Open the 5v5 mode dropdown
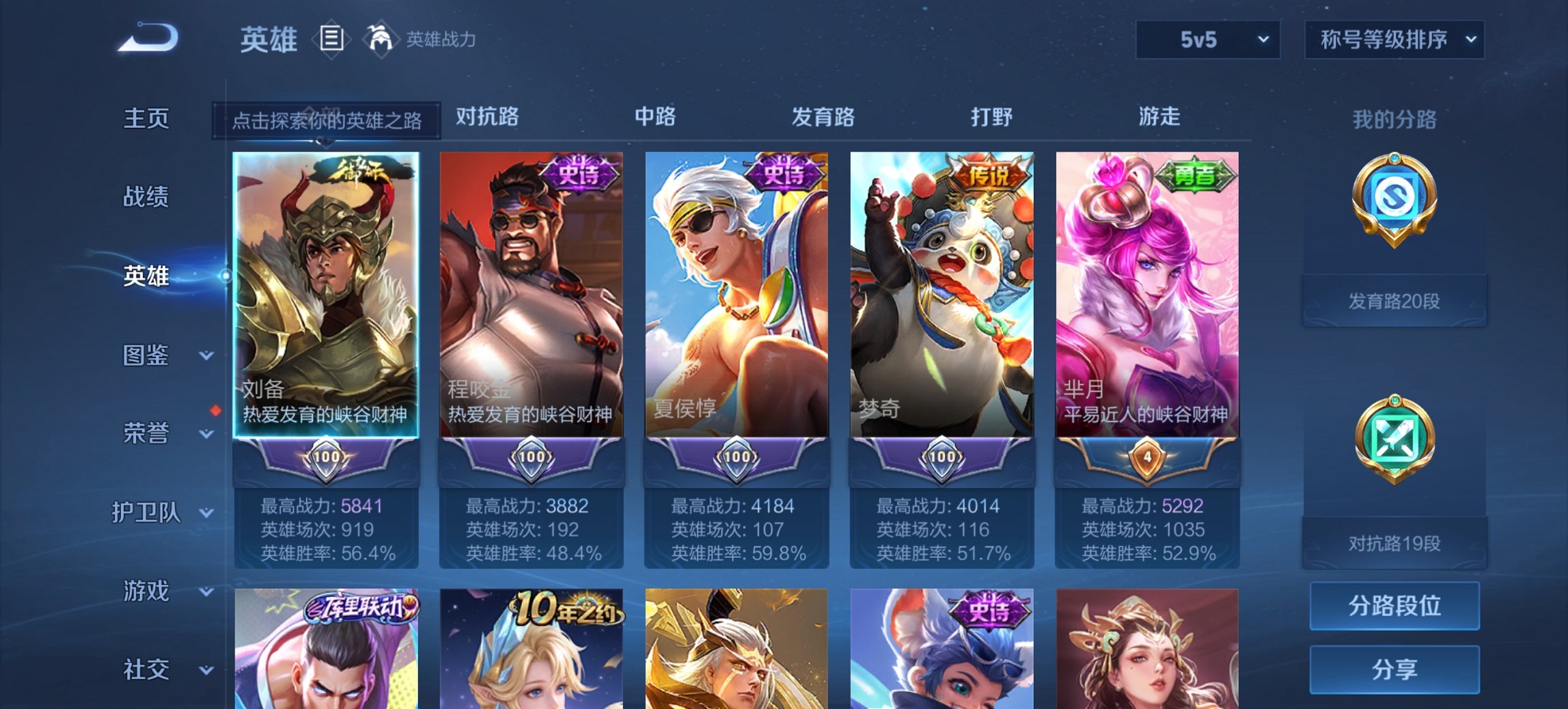 coord(1207,39)
